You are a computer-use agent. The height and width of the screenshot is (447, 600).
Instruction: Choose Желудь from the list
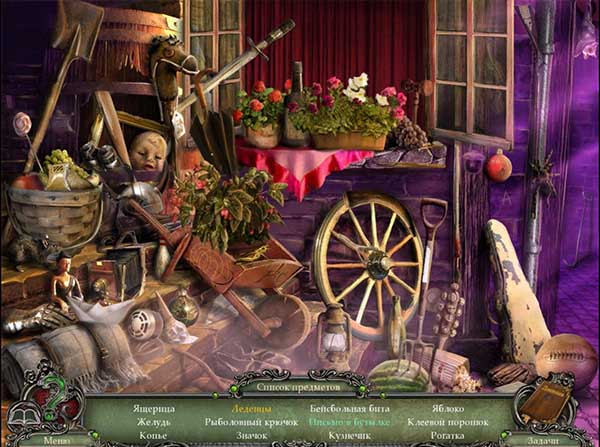tap(153, 422)
